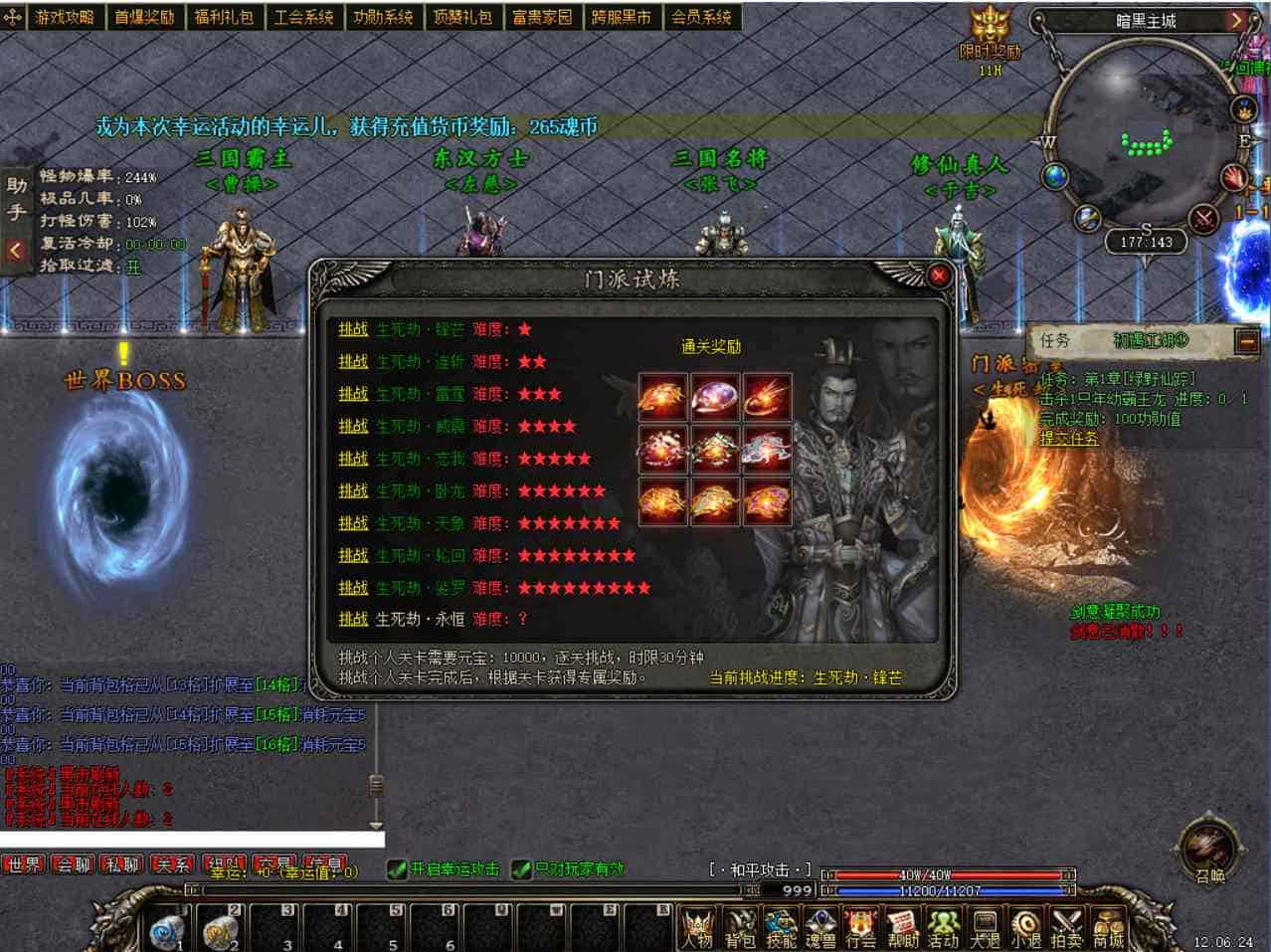Close the 门派试炼 window
Screen dimensions: 1271x952
[937, 276]
